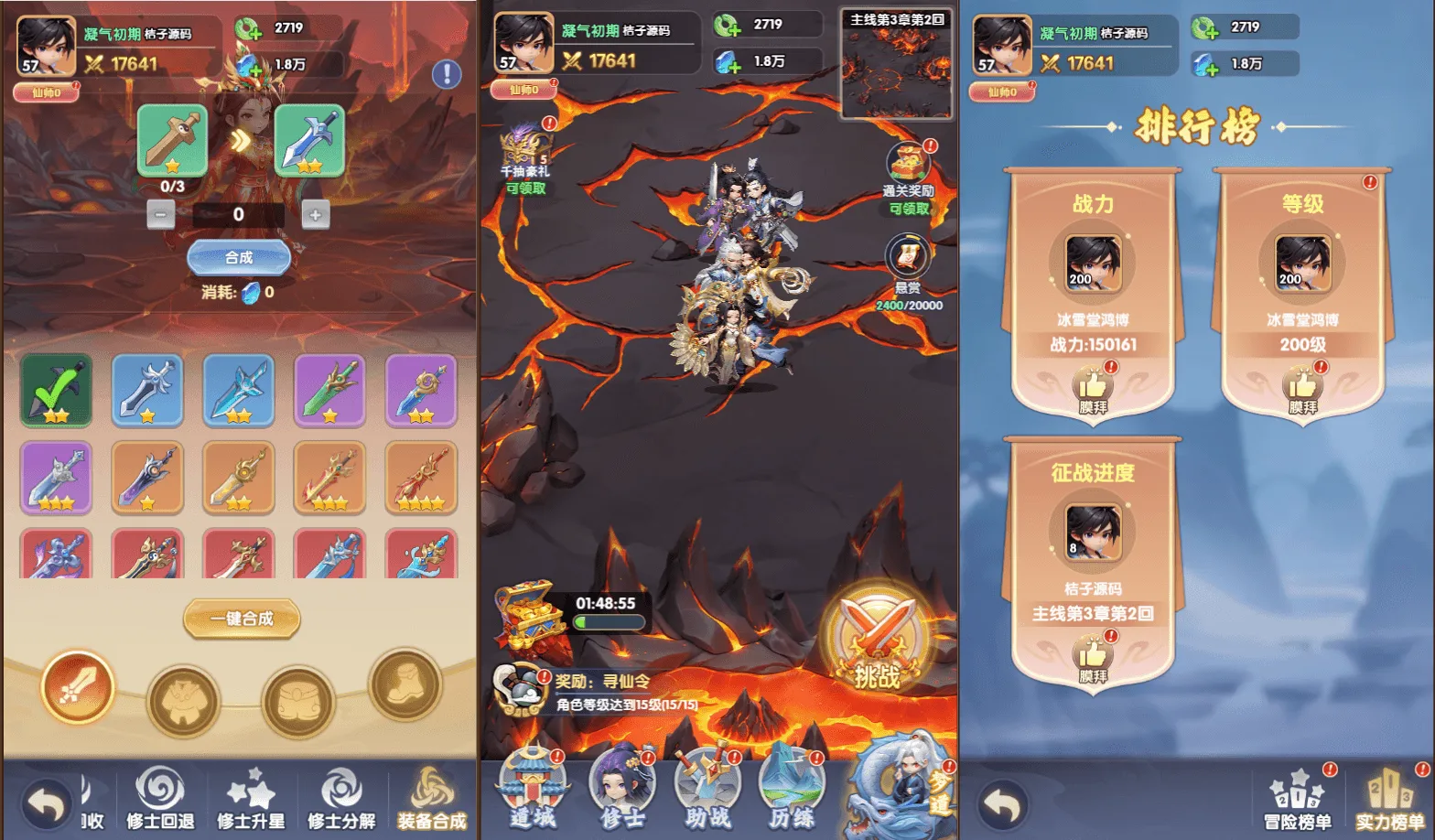Open the 主线第3章第2回 stage thumbnail
The image size is (1435, 840).
point(897,66)
